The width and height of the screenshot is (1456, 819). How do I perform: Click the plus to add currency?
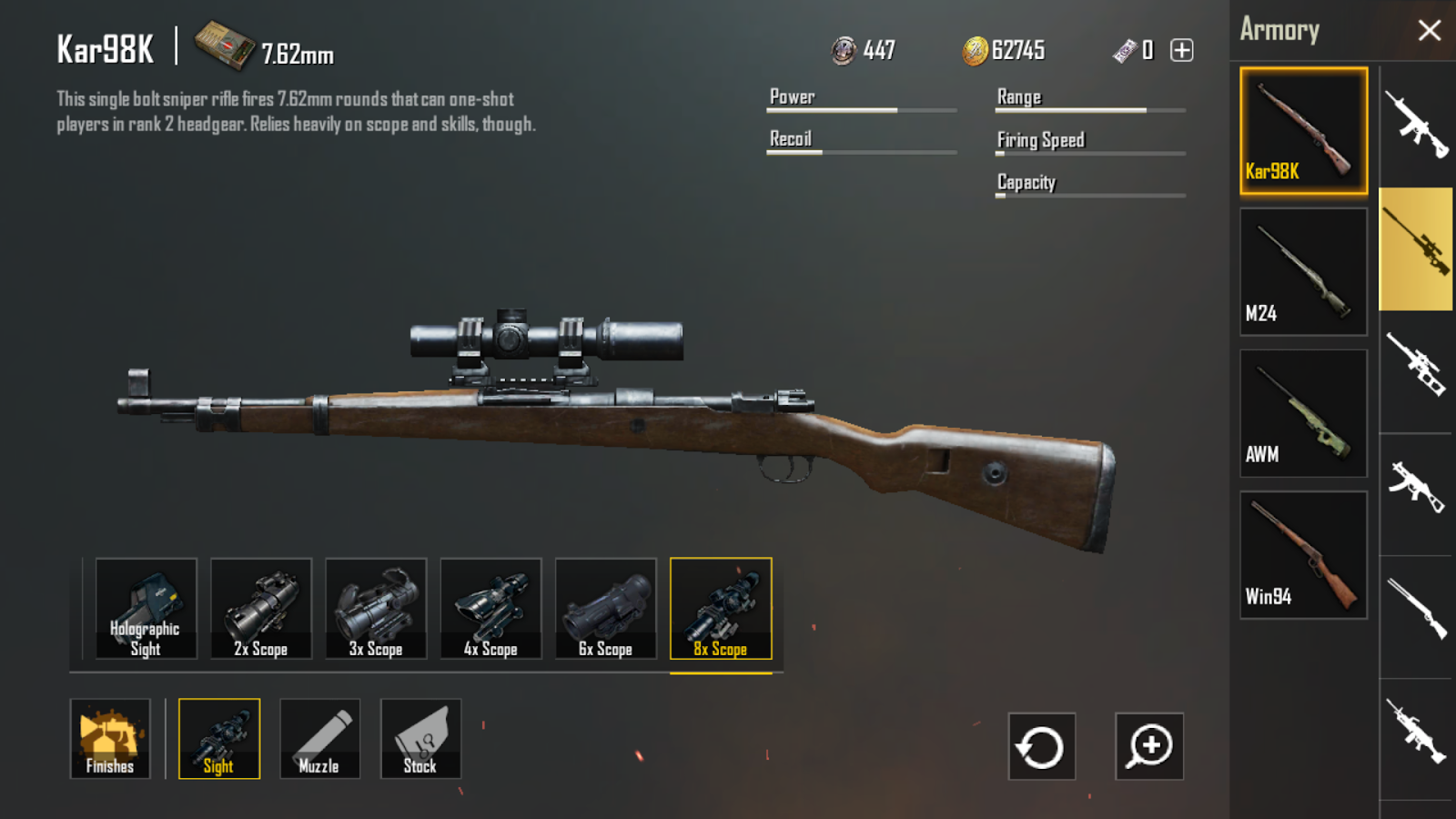tap(1181, 50)
